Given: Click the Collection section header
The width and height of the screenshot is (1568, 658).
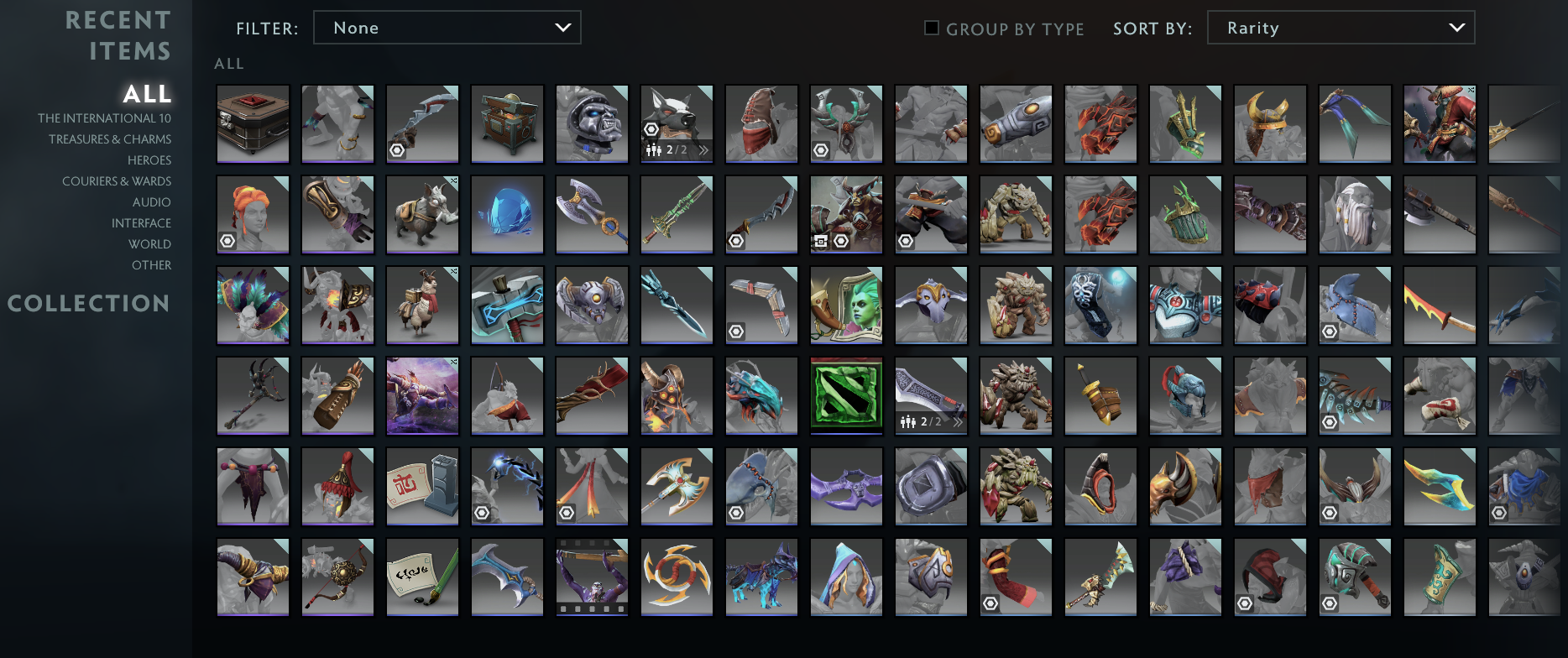Looking at the screenshot, I should pyautogui.click(x=88, y=303).
